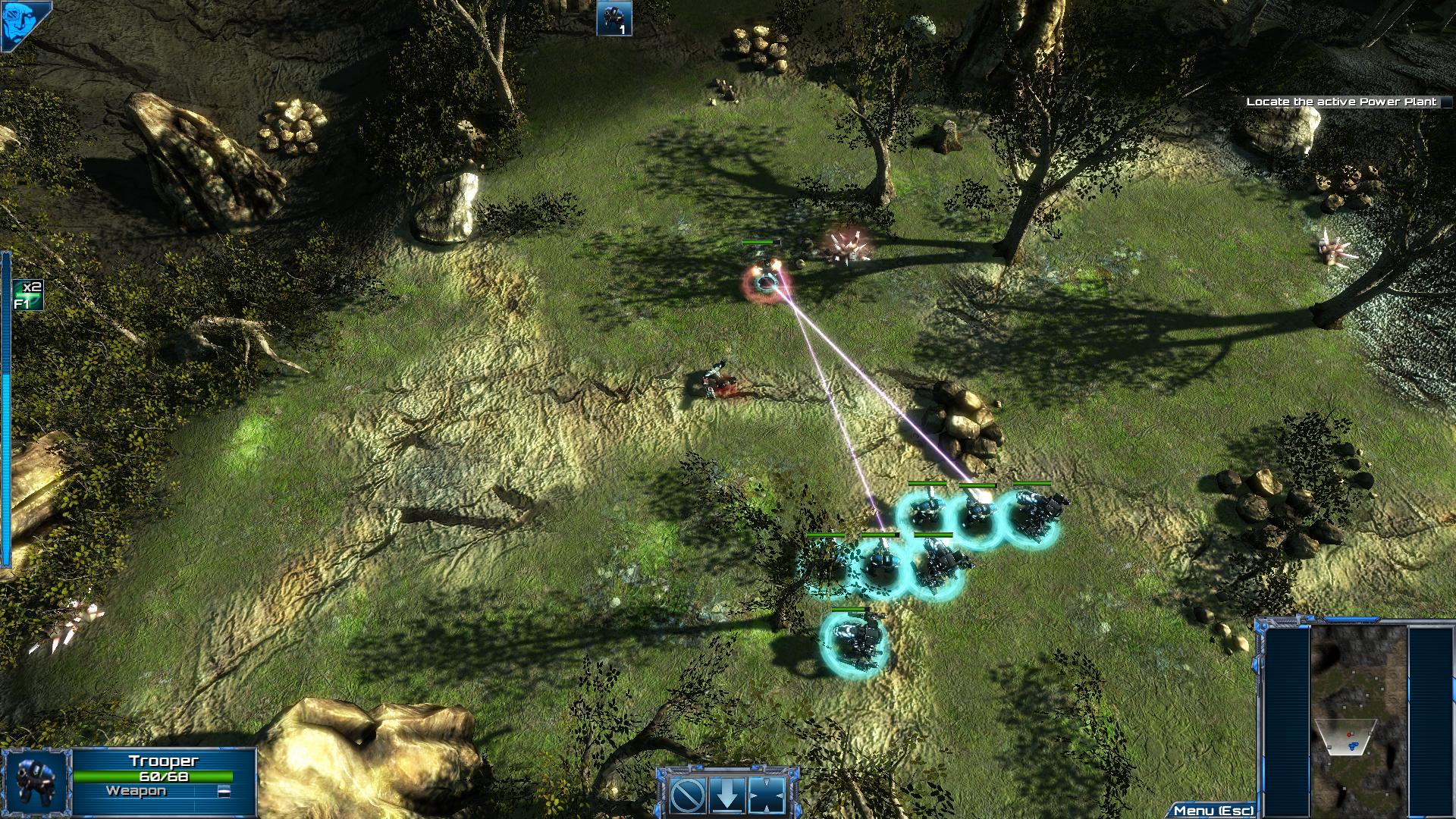The width and height of the screenshot is (1456, 819).
Task: Open the Locate the active Power Plant objective
Action: click(1341, 102)
